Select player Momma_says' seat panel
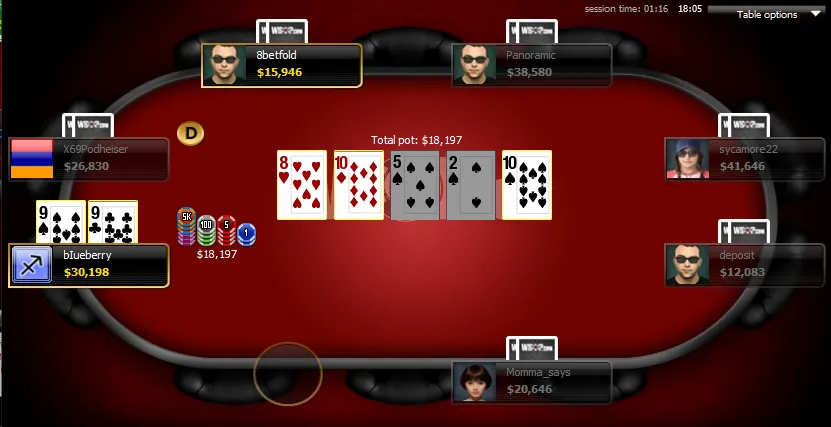This screenshot has width=831, height=427. 531,383
